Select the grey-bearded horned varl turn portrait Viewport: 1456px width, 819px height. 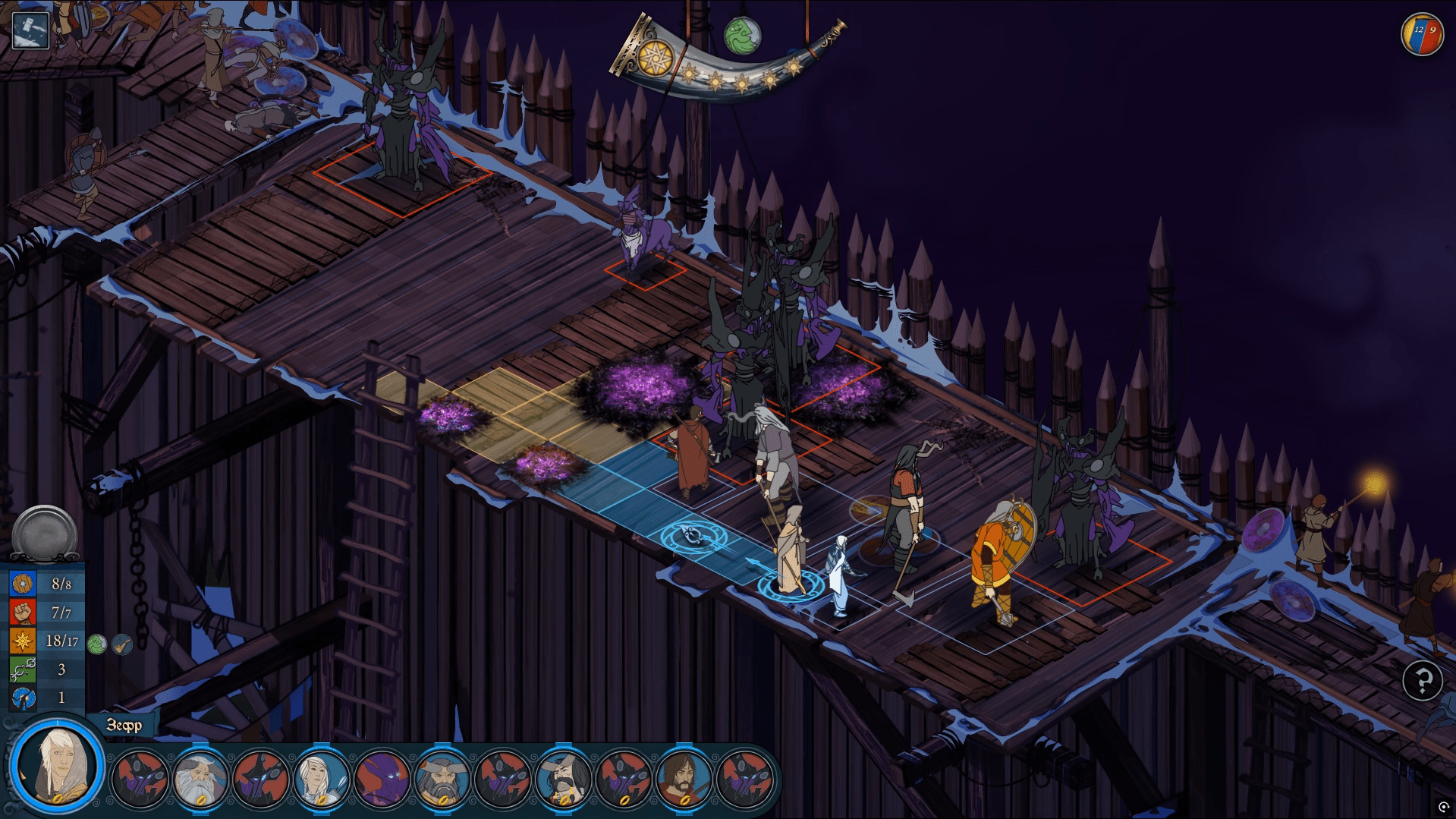coord(442,777)
